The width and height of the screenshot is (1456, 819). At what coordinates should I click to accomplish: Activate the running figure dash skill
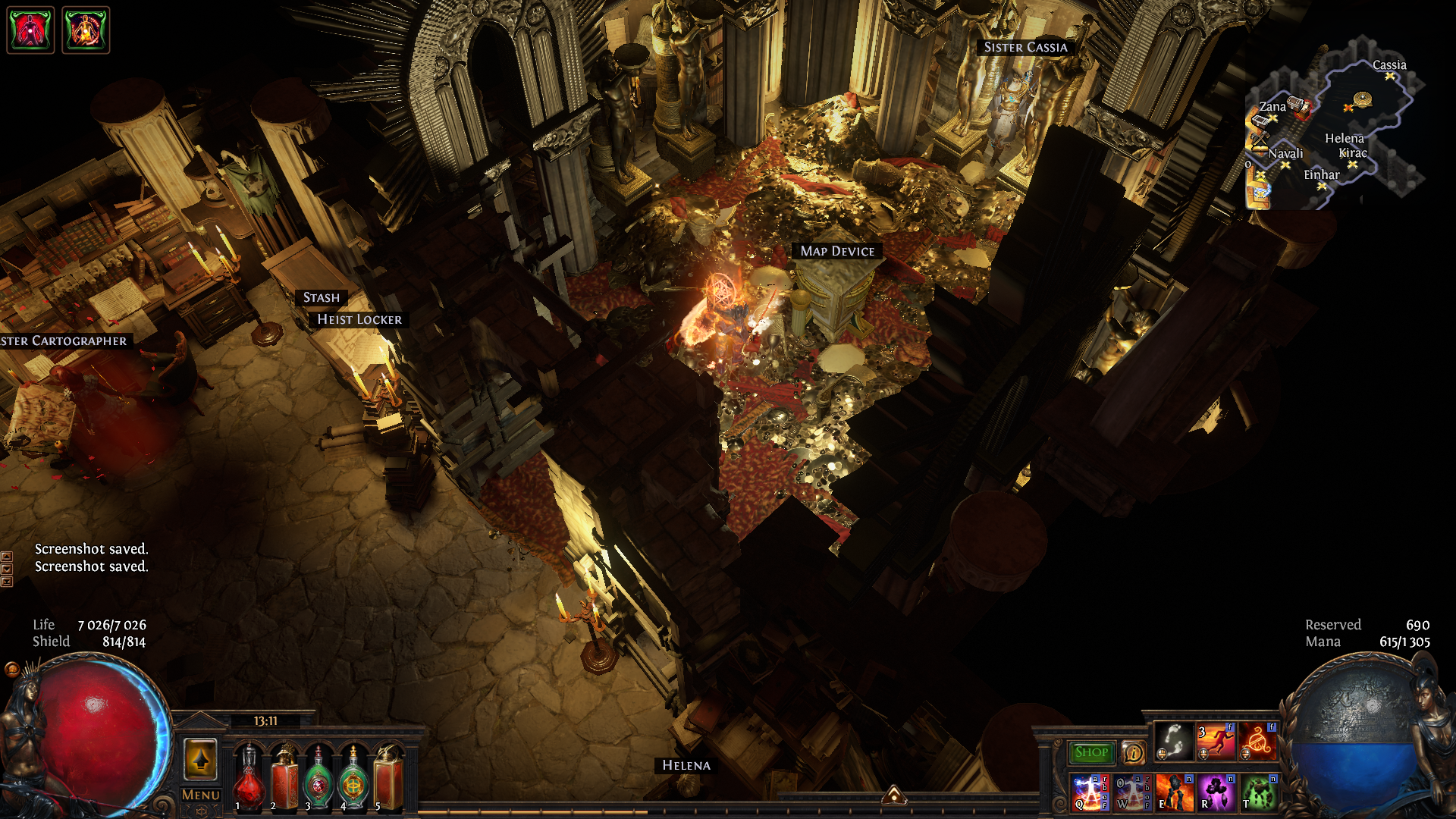(x=1216, y=741)
